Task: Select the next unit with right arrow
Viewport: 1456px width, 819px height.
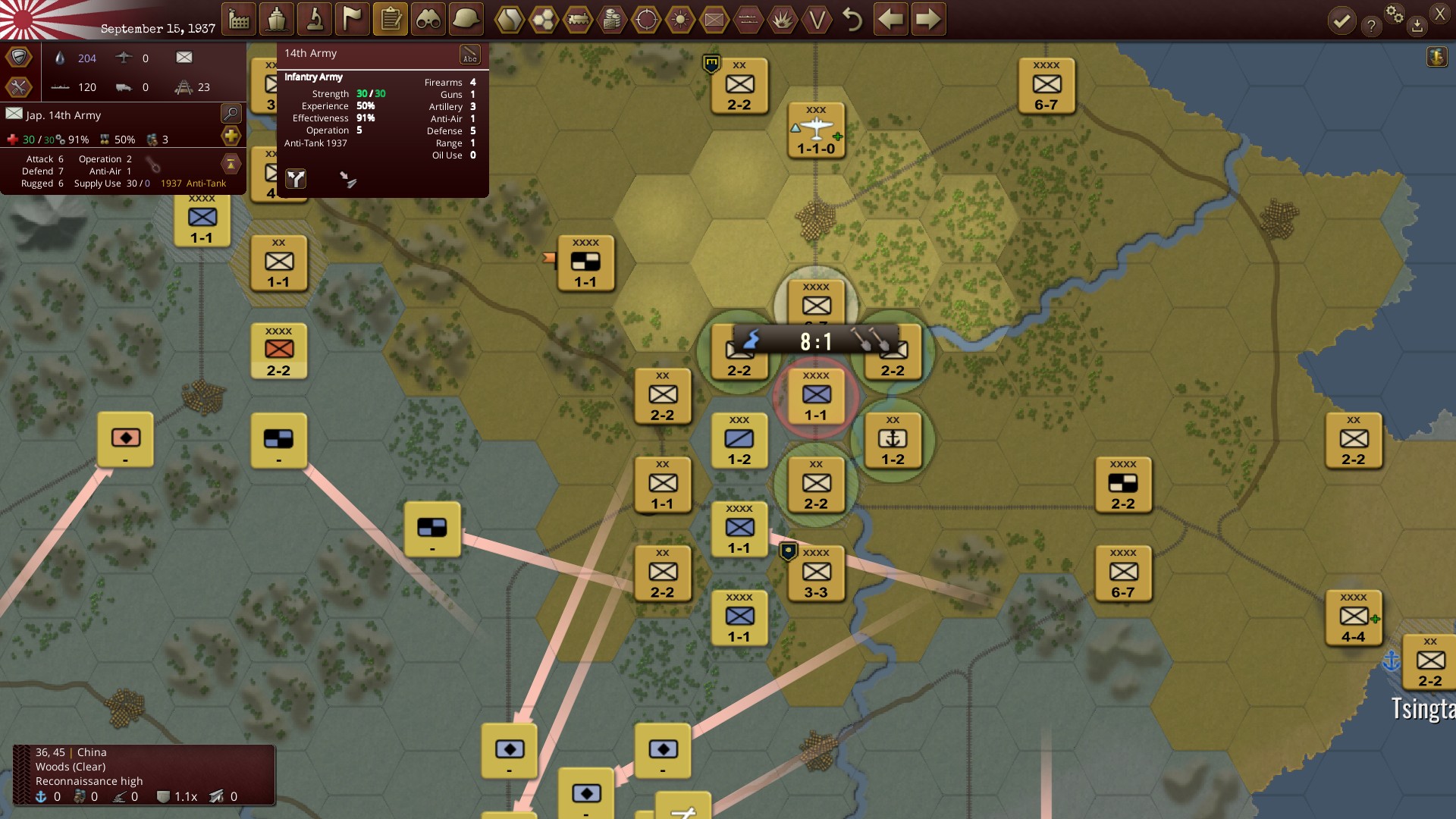Action: pyautogui.click(x=928, y=20)
